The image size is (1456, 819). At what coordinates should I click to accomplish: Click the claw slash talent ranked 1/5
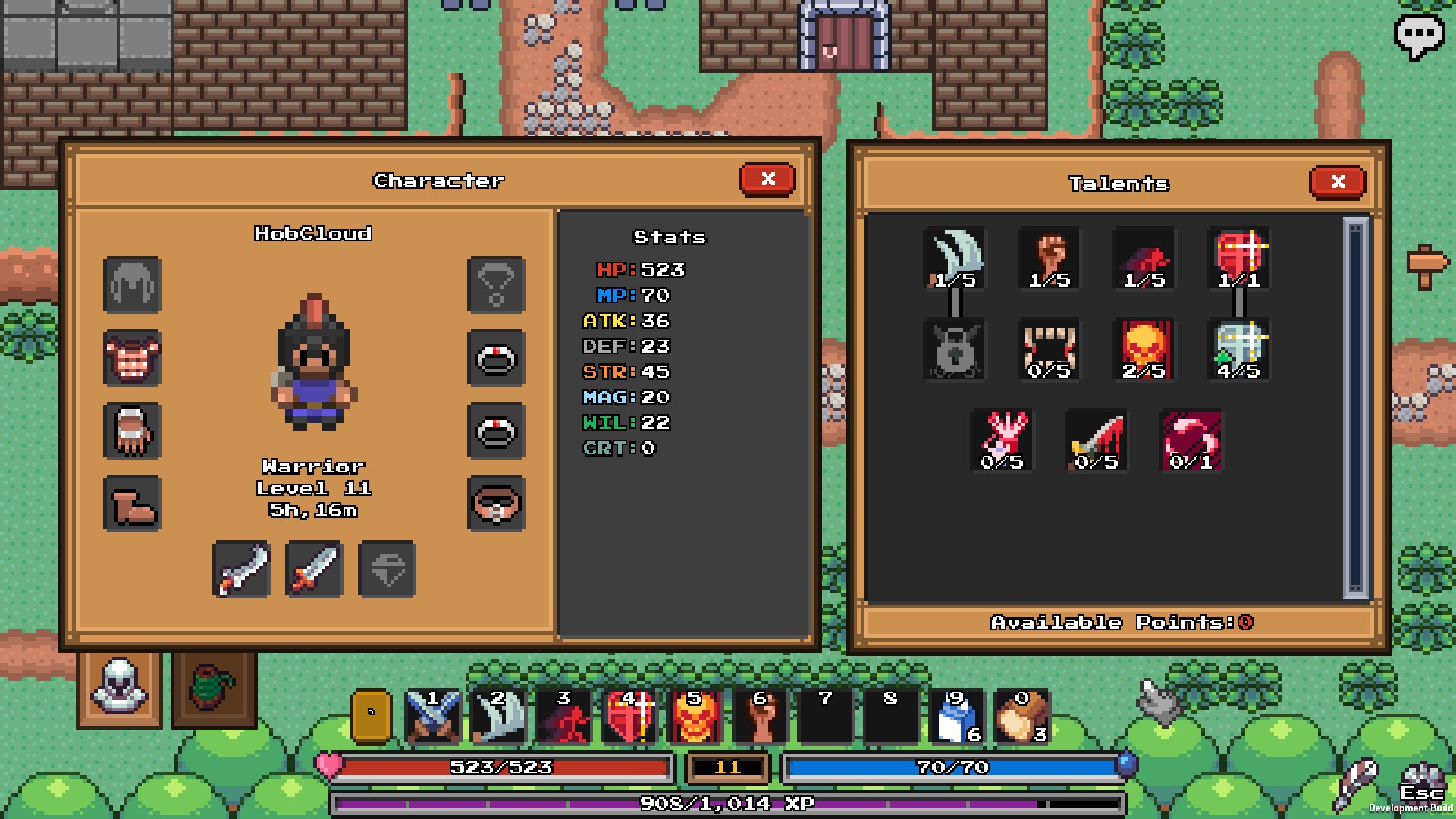click(x=955, y=258)
